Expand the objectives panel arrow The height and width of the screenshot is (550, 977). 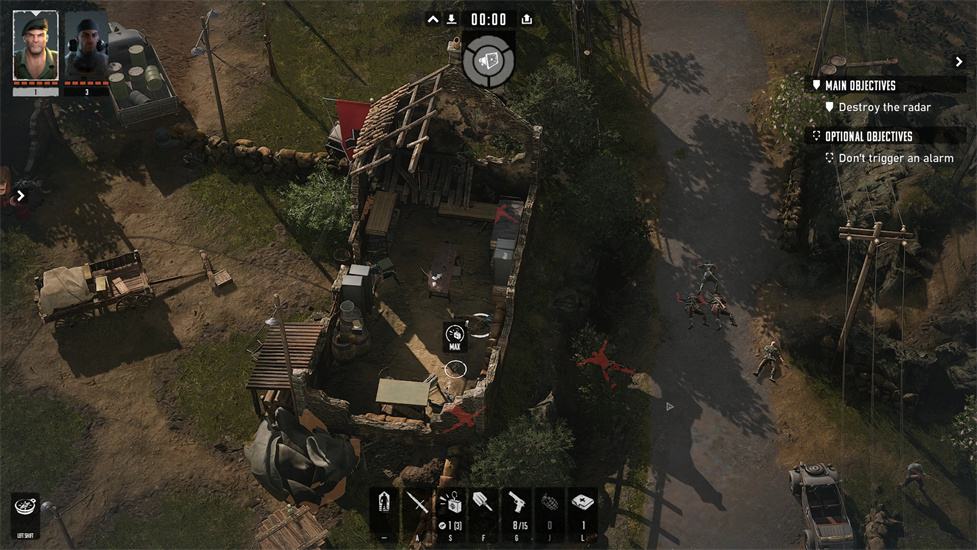pos(959,62)
